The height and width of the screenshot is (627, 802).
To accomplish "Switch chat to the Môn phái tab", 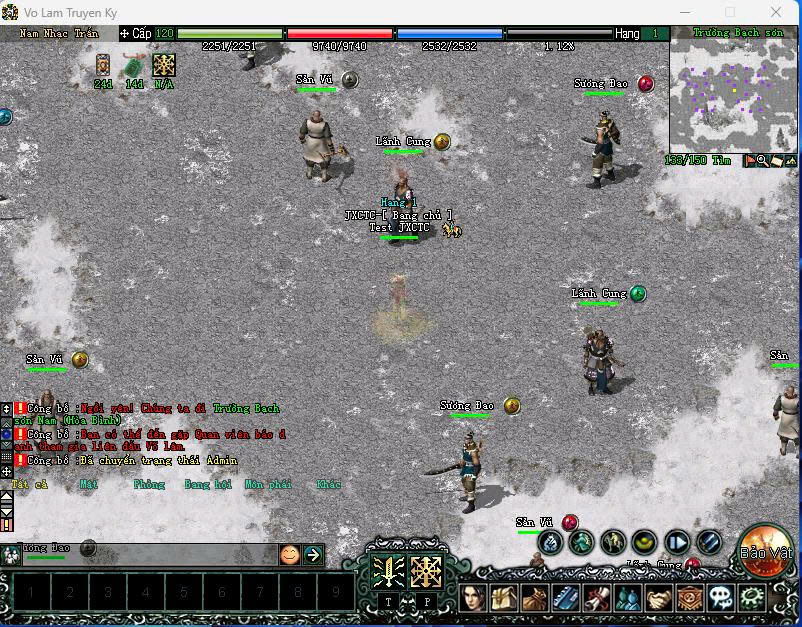I will coord(267,484).
